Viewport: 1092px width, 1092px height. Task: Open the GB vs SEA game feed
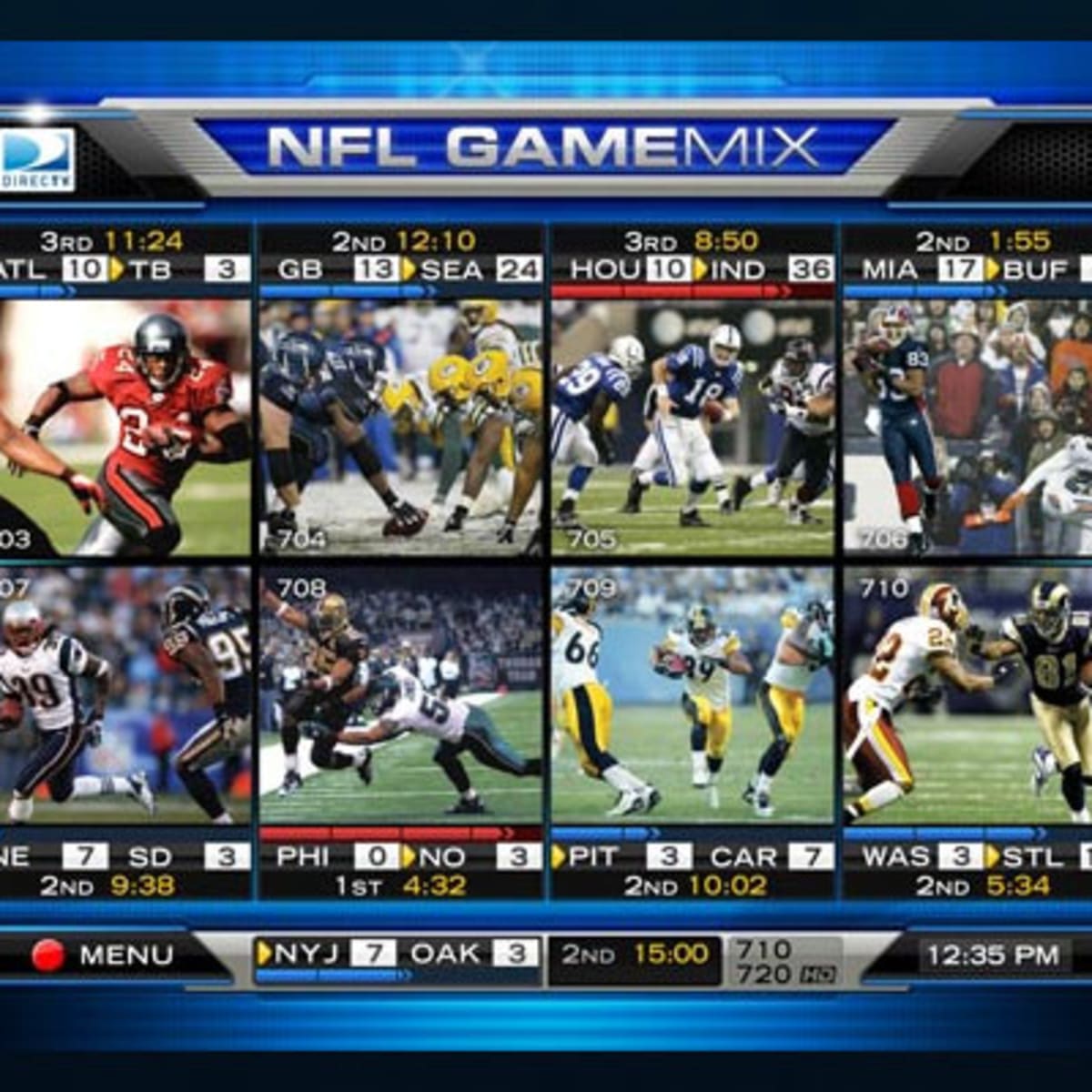[400, 428]
